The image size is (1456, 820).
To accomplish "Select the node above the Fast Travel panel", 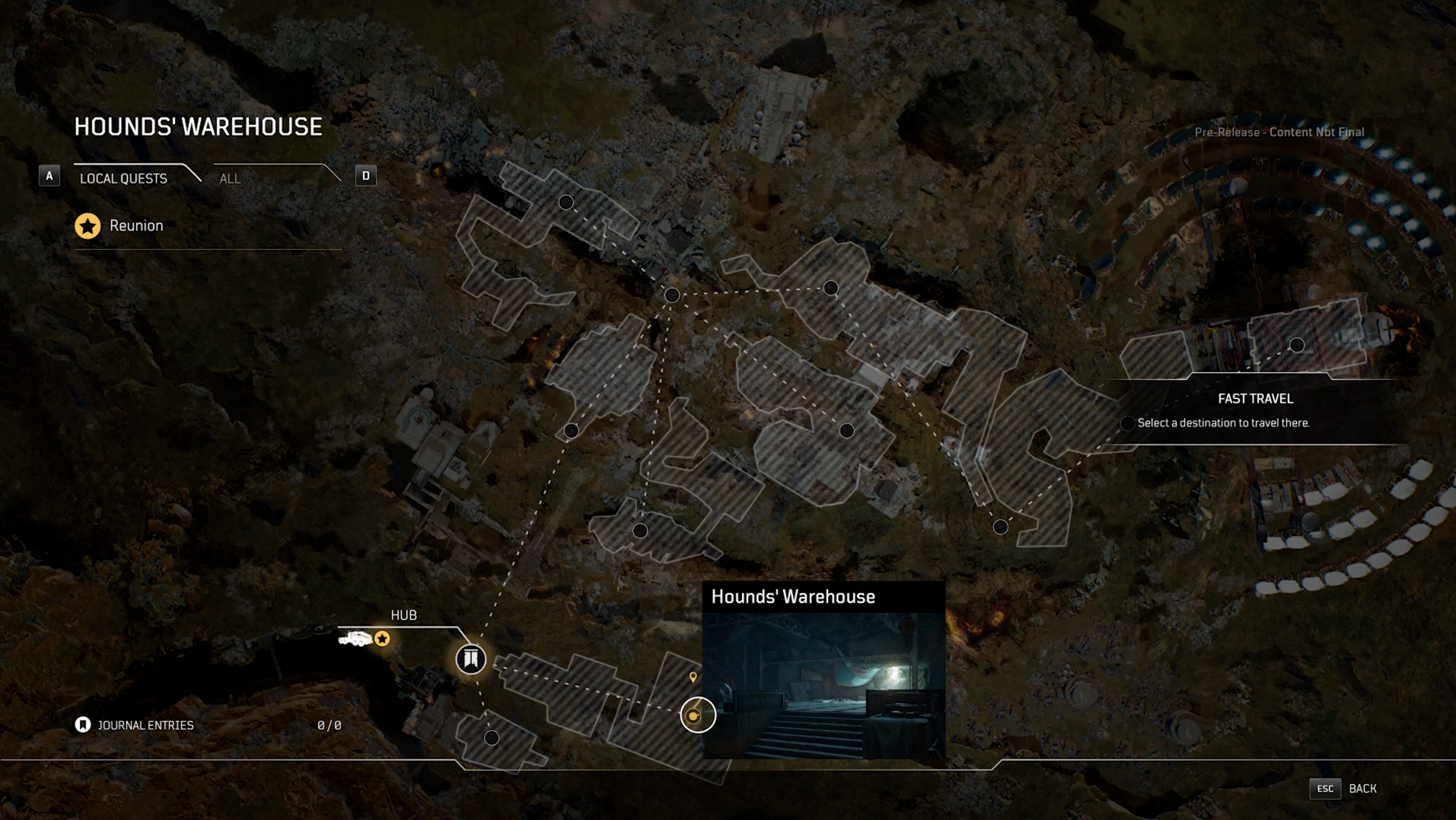I will pyautogui.click(x=1297, y=345).
